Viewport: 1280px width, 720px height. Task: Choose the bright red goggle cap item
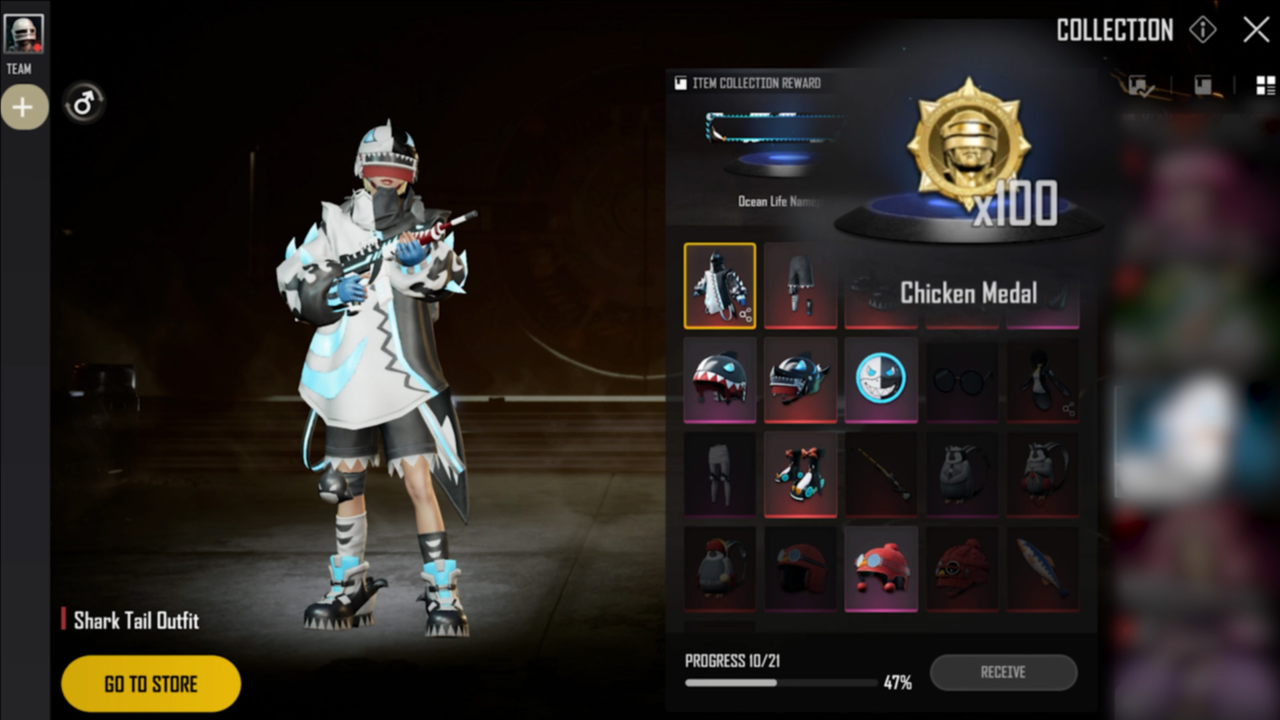click(x=881, y=568)
